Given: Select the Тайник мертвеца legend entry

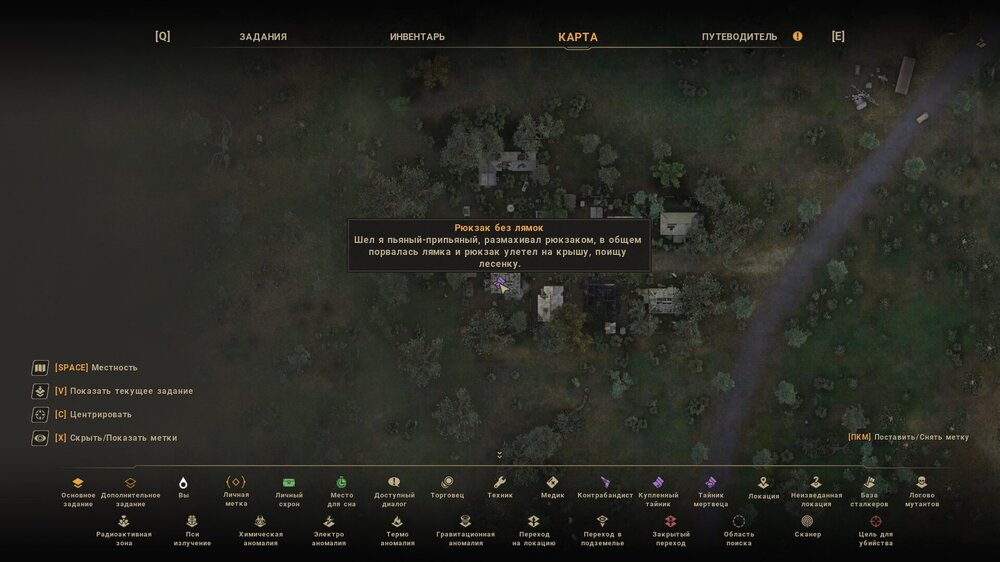Looking at the screenshot, I should point(711,482).
